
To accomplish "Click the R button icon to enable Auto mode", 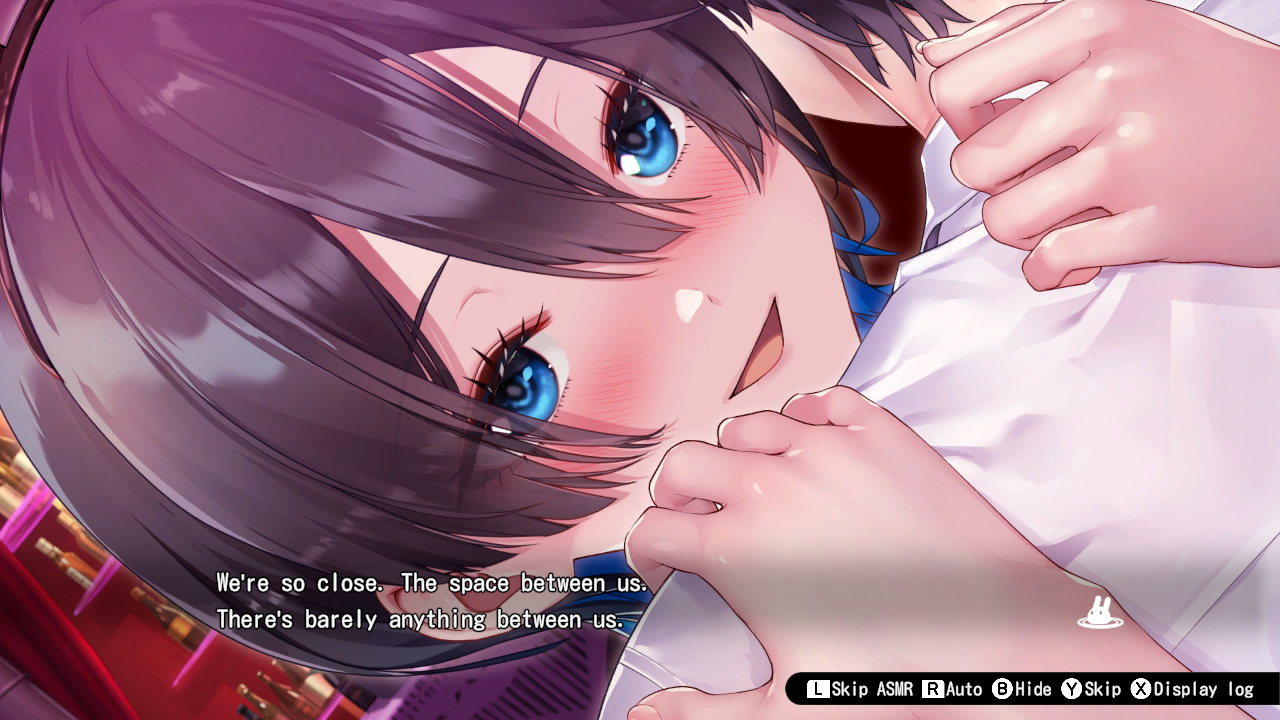I will [x=932, y=688].
